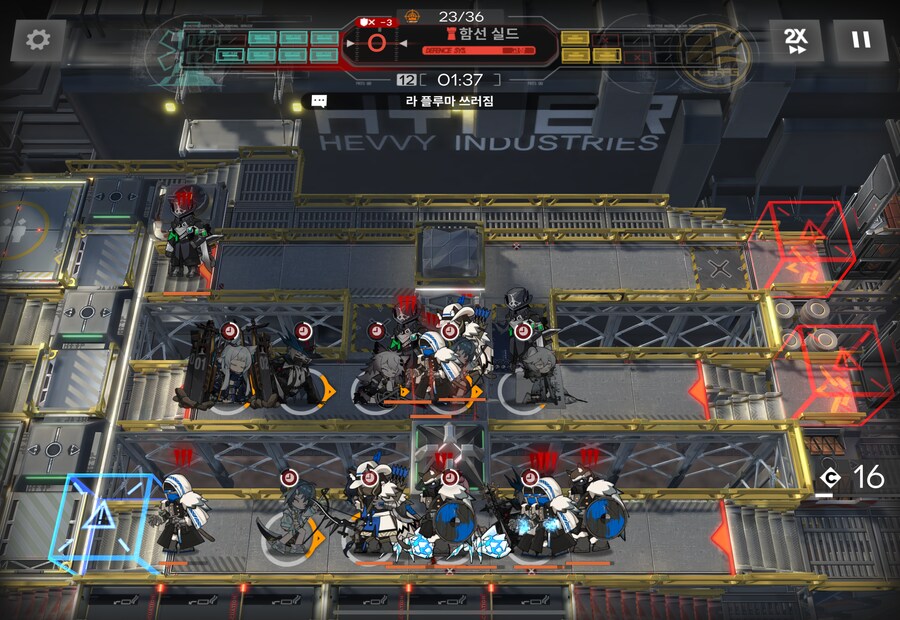
Task: Pause the battle
Action: click(860, 41)
